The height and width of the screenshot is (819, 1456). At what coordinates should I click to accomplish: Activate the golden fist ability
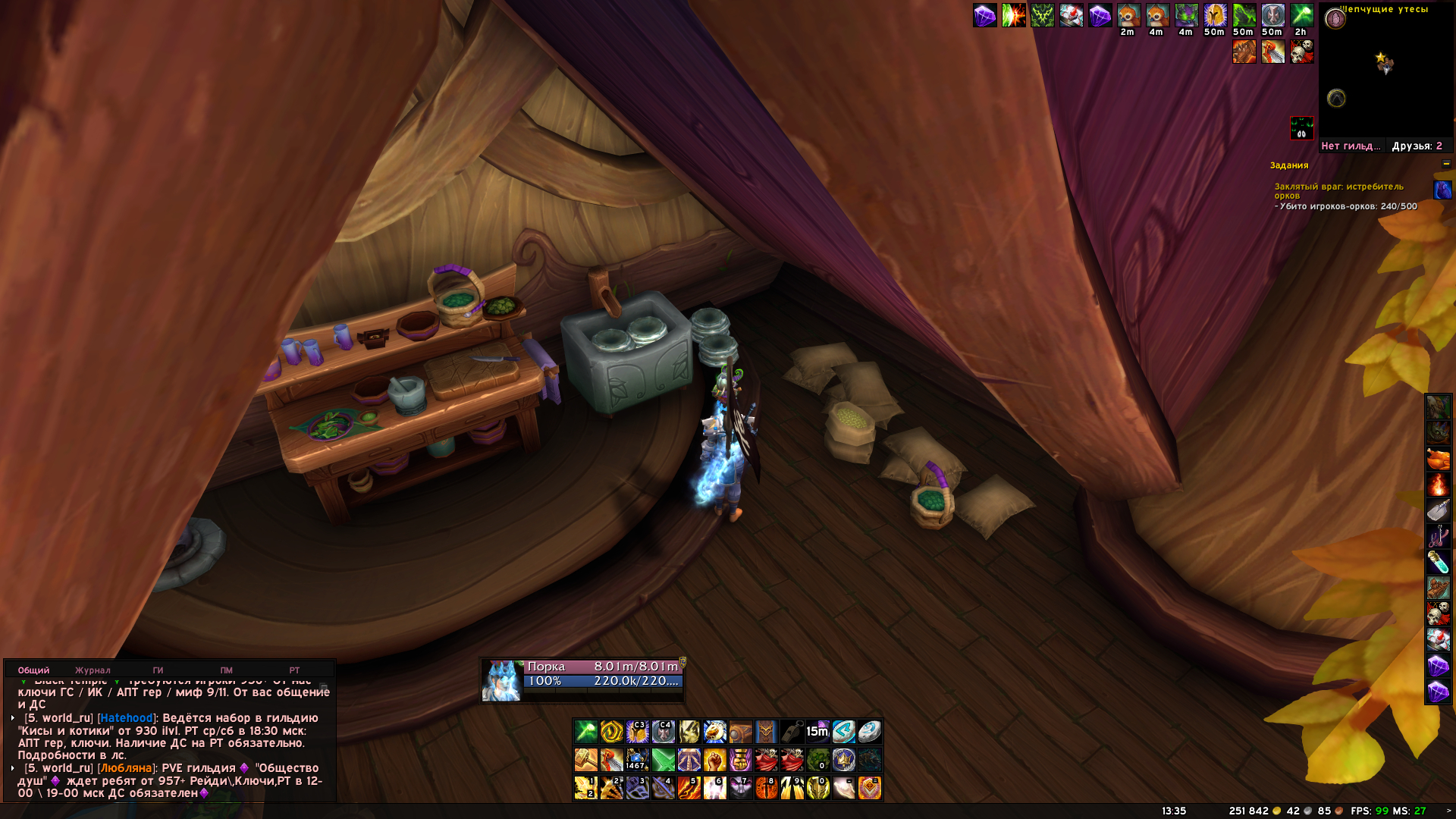(714, 760)
